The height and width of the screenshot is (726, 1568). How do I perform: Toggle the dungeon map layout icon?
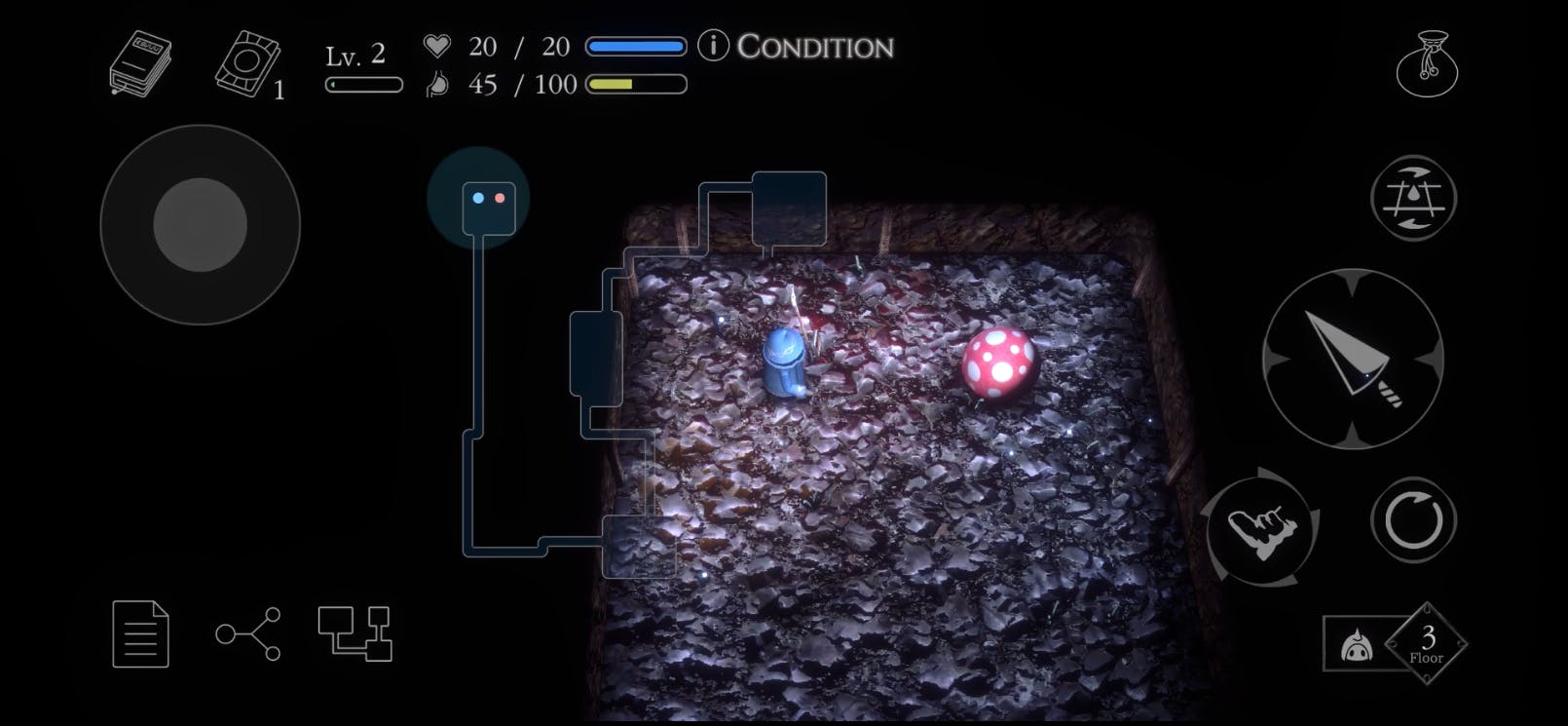[x=355, y=634]
